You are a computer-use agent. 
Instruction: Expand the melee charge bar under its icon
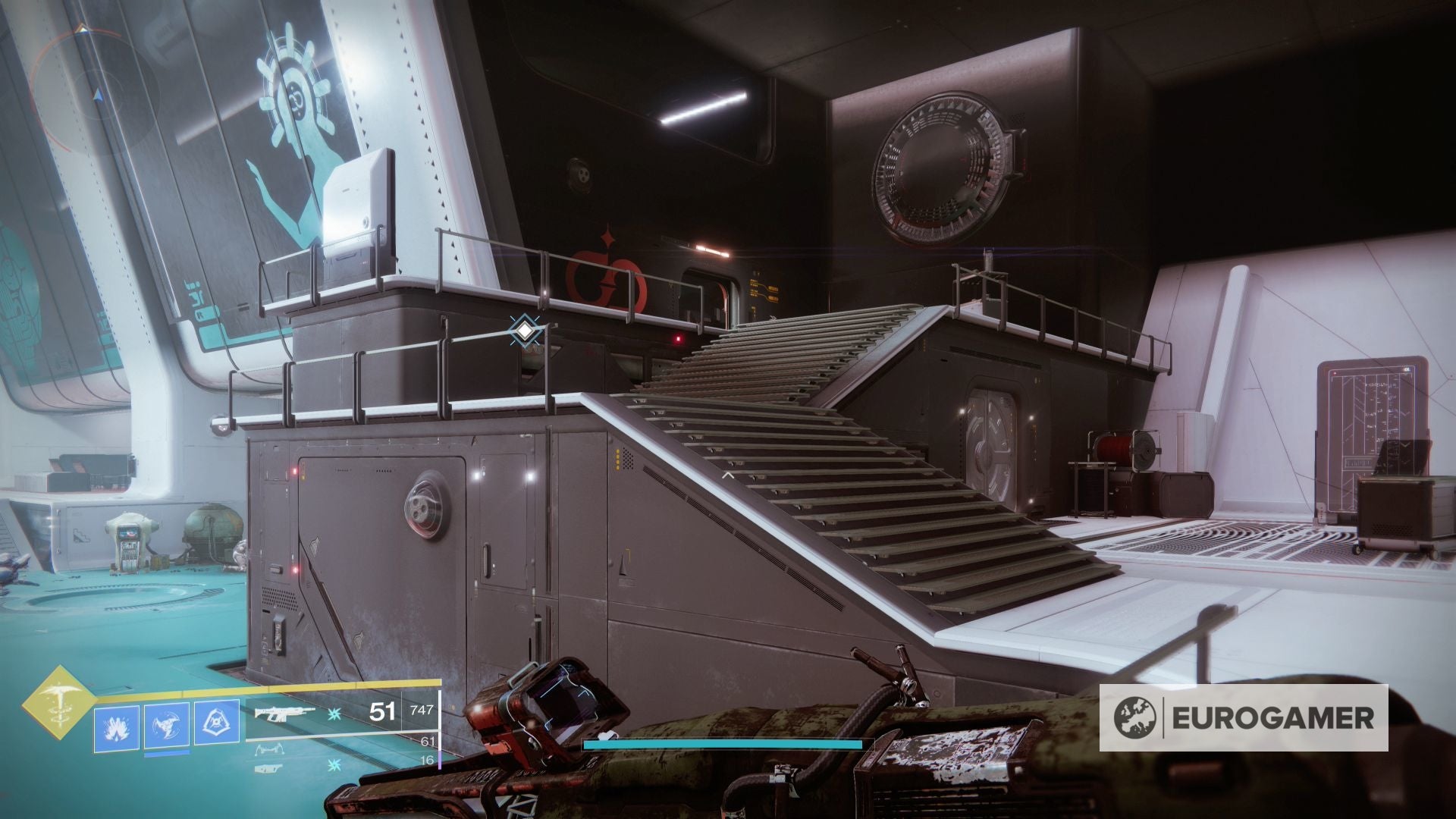pos(168,754)
